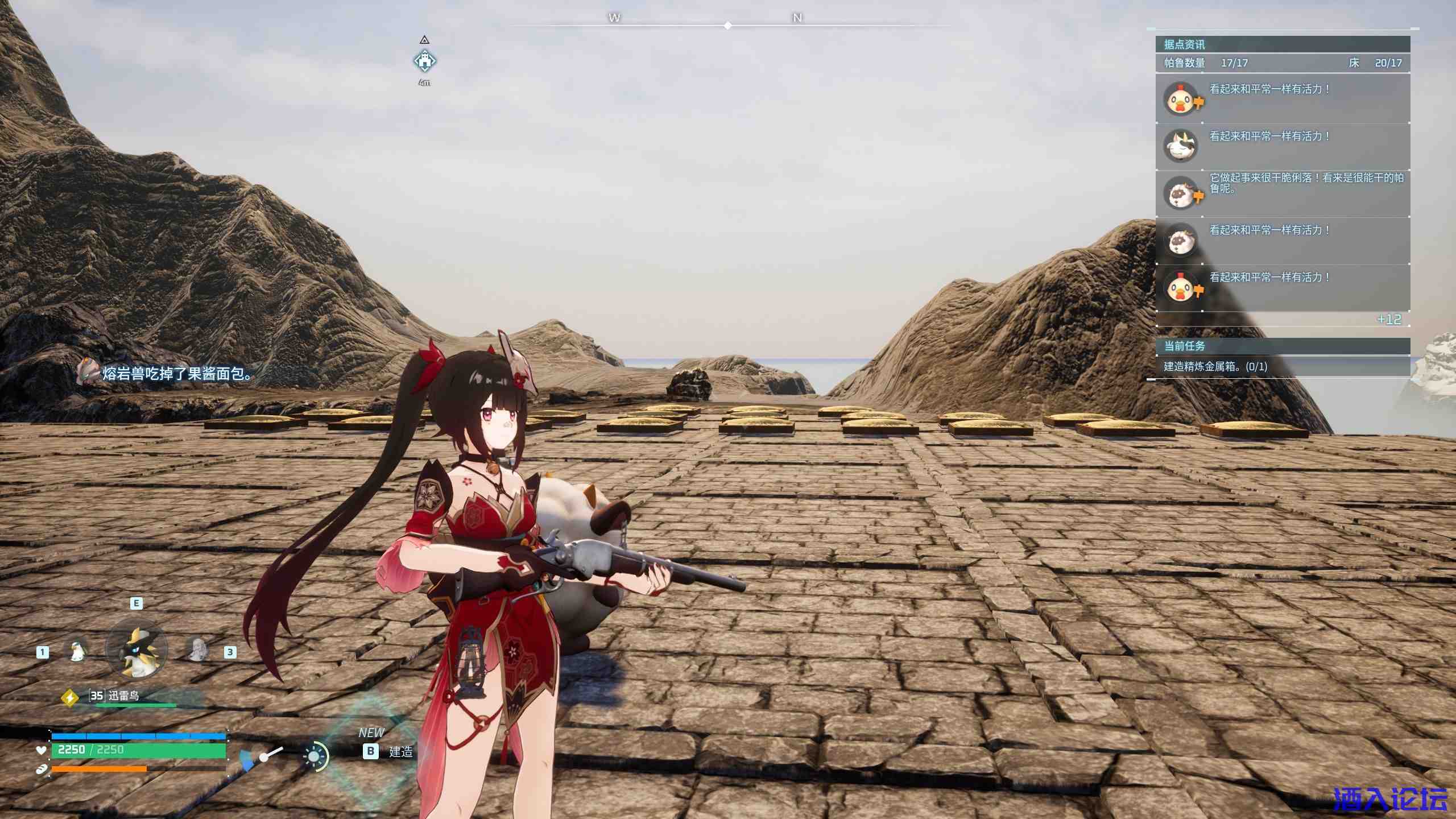Click the 洒入论坛 watermark logo
Screen dimensions: 1456x819
1389,799
